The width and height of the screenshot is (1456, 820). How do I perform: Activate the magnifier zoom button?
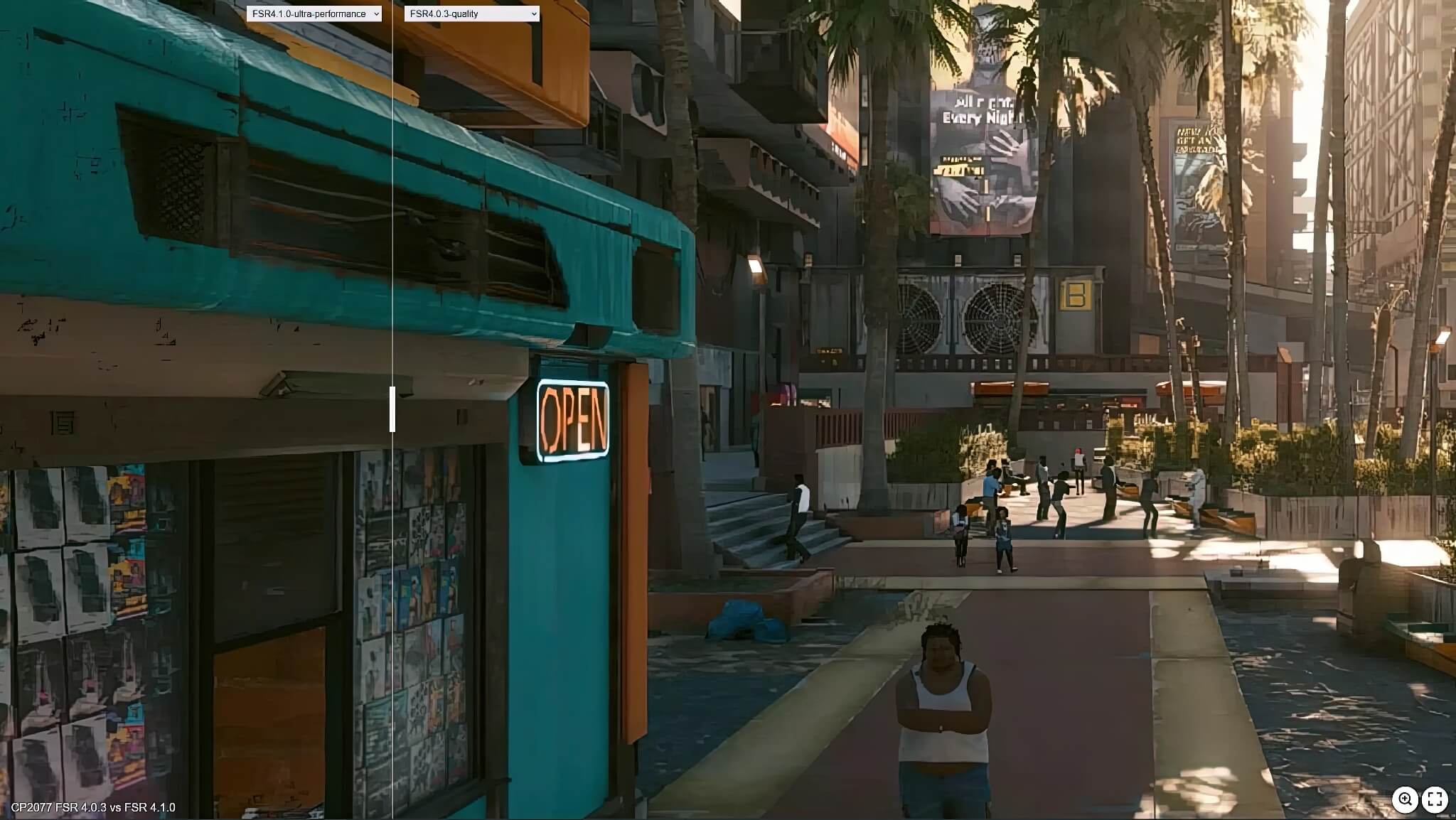click(x=1405, y=799)
